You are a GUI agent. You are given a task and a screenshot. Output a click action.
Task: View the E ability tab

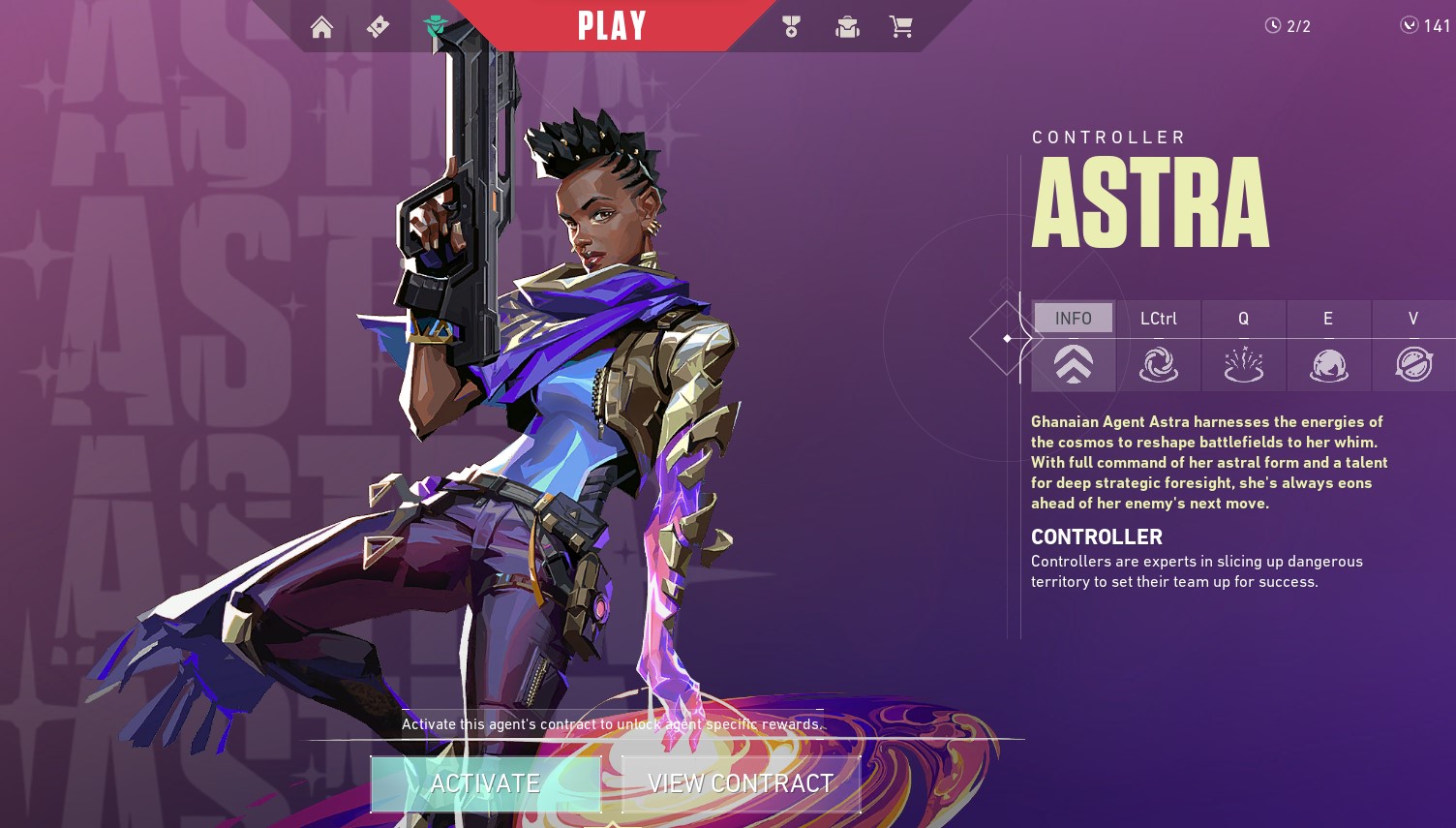click(x=1328, y=318)
